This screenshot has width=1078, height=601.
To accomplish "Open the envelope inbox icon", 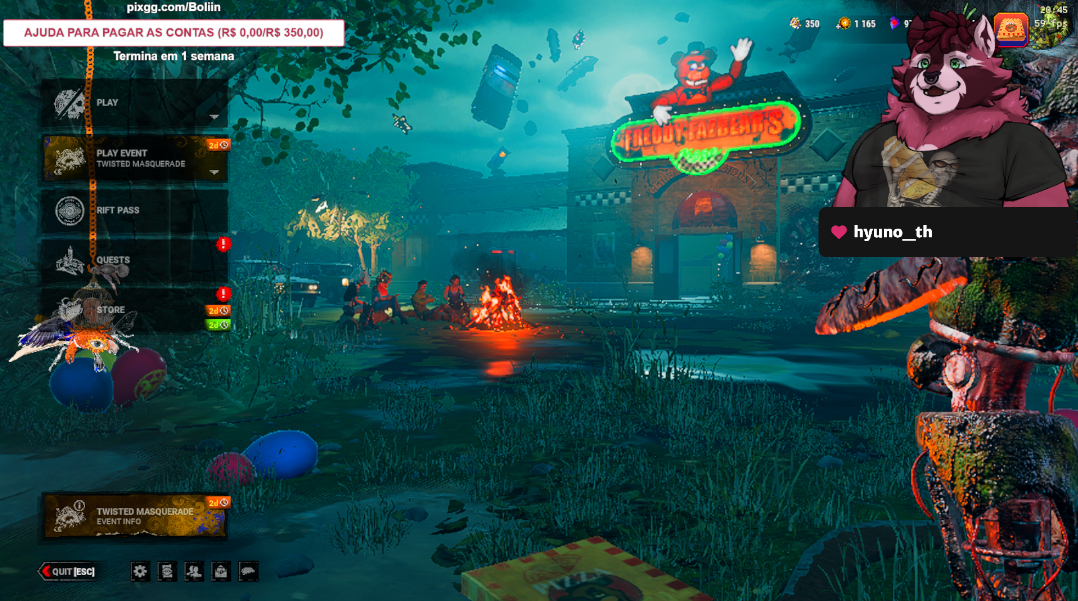I will pyautogui.click(x=221, y=571).
